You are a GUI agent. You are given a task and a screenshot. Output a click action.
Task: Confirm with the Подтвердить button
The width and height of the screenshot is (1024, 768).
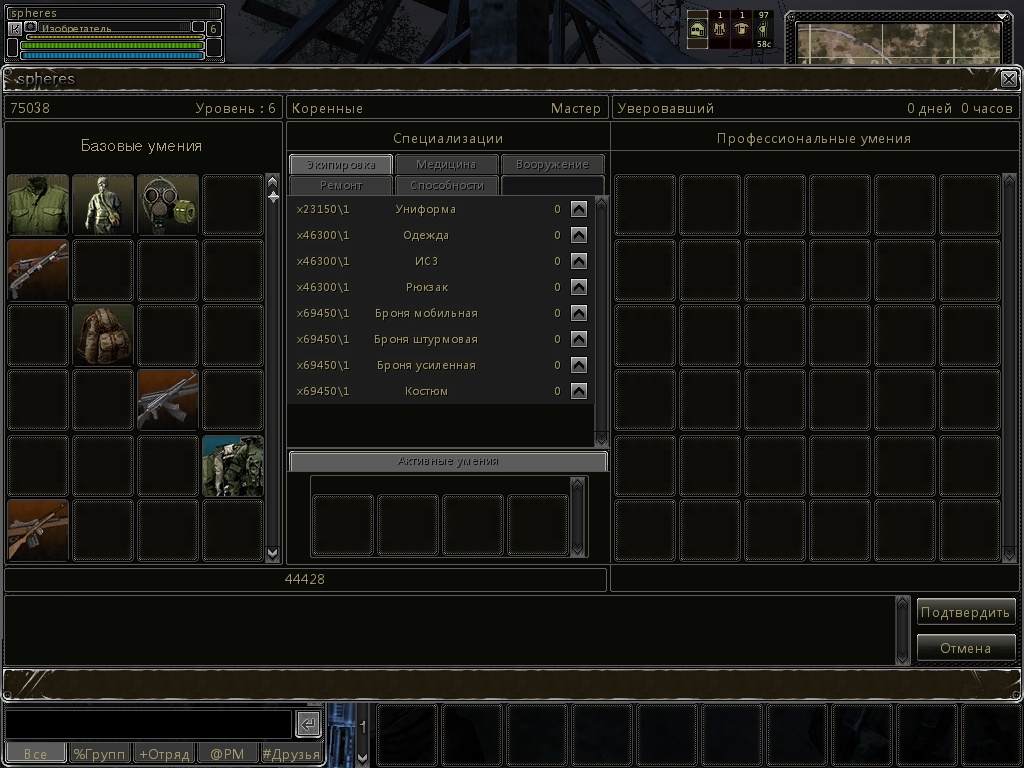[966, 612]
